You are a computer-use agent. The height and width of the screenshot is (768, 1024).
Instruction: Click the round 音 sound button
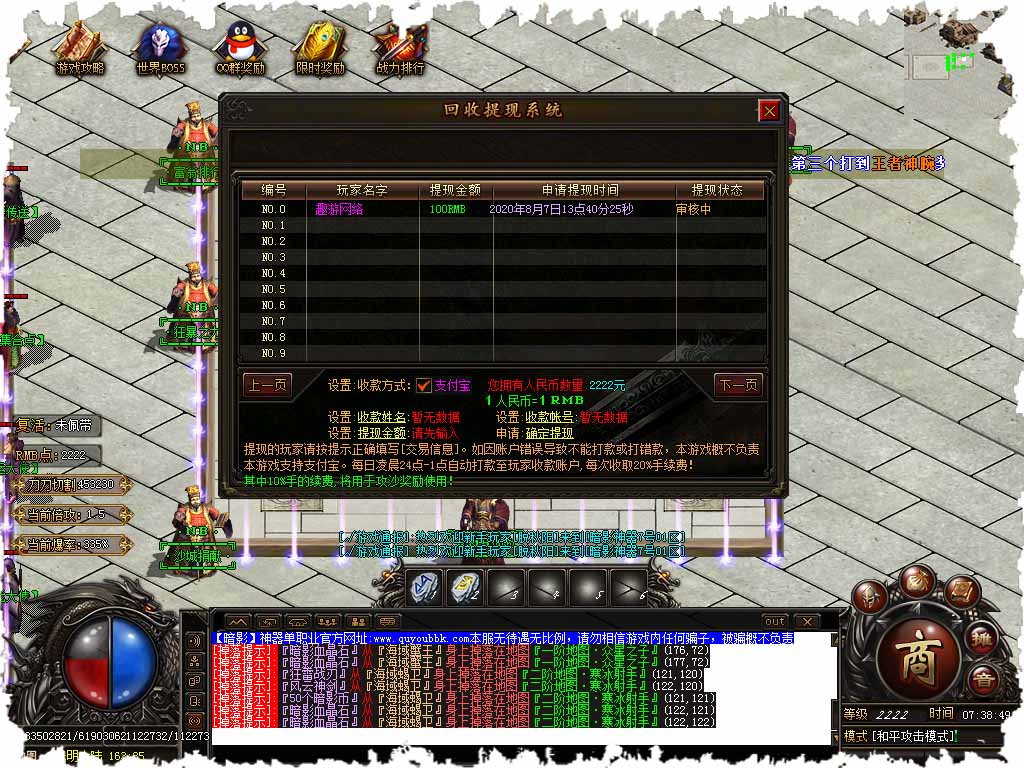point(983,680)
